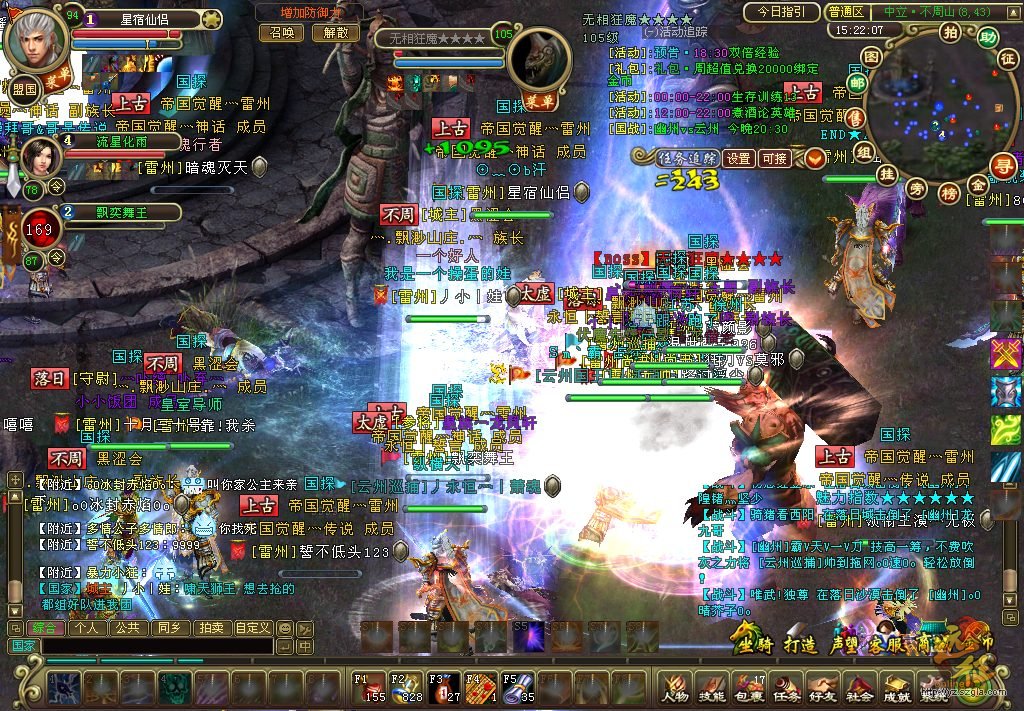Click the 召唤 summon button
Screen dimensions: 1024x711
[281, 32]
